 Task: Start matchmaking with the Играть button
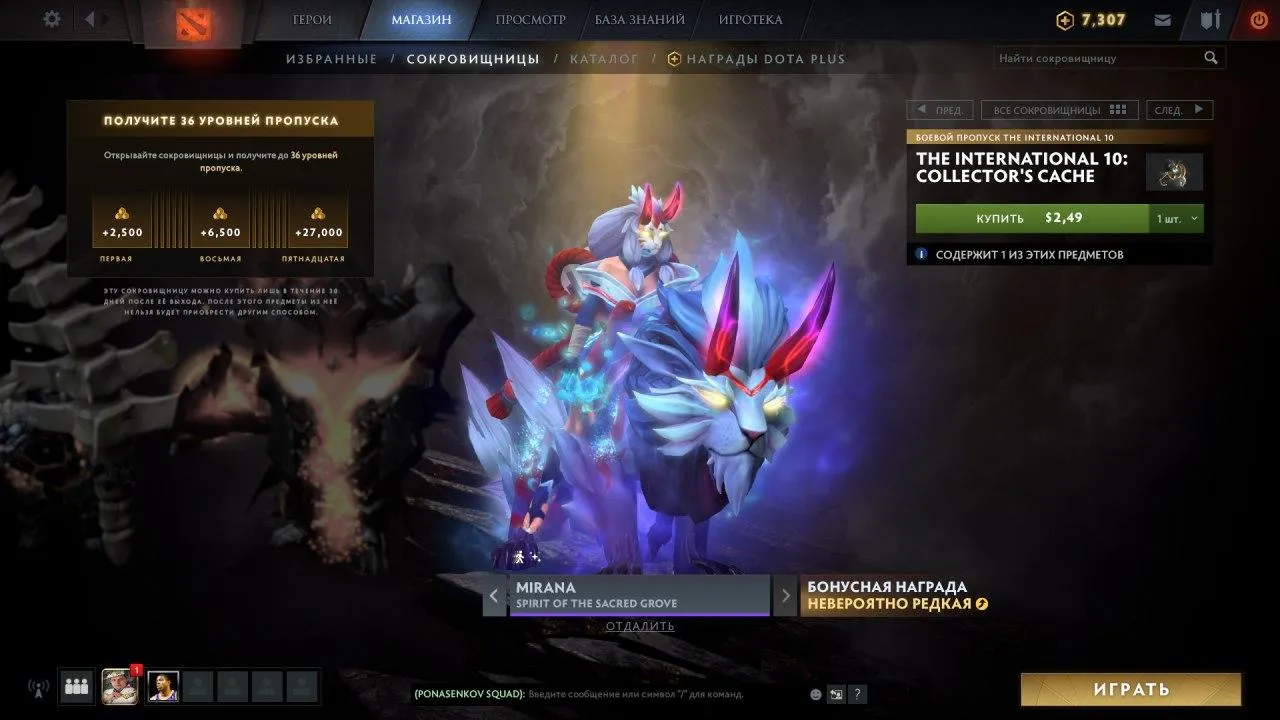1130,689
